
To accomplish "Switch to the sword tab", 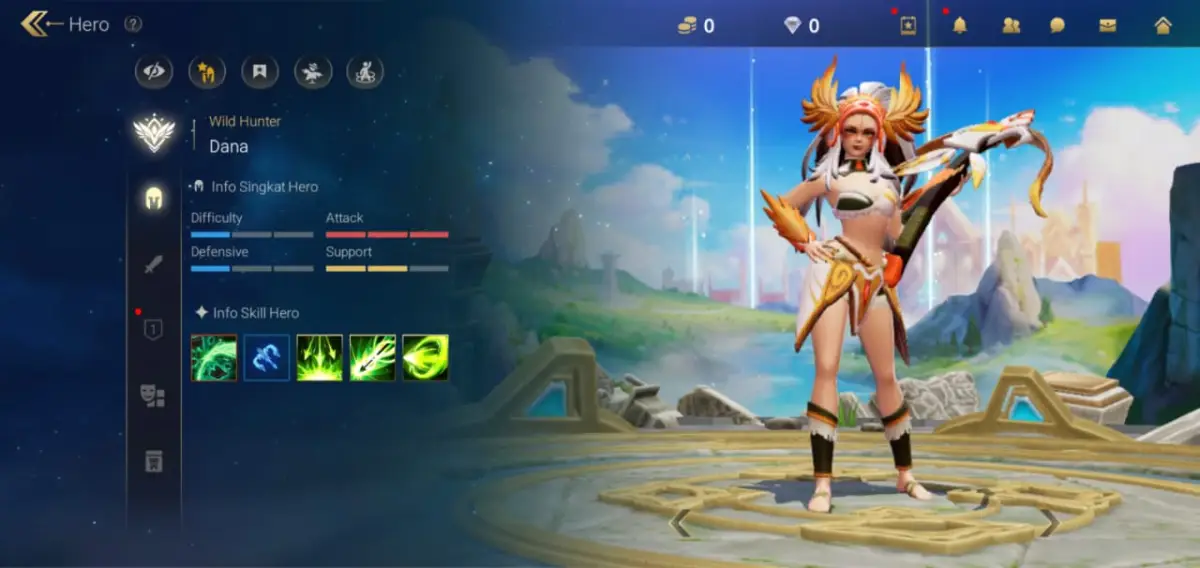I will pyautogui.click(x=153, y=264).
